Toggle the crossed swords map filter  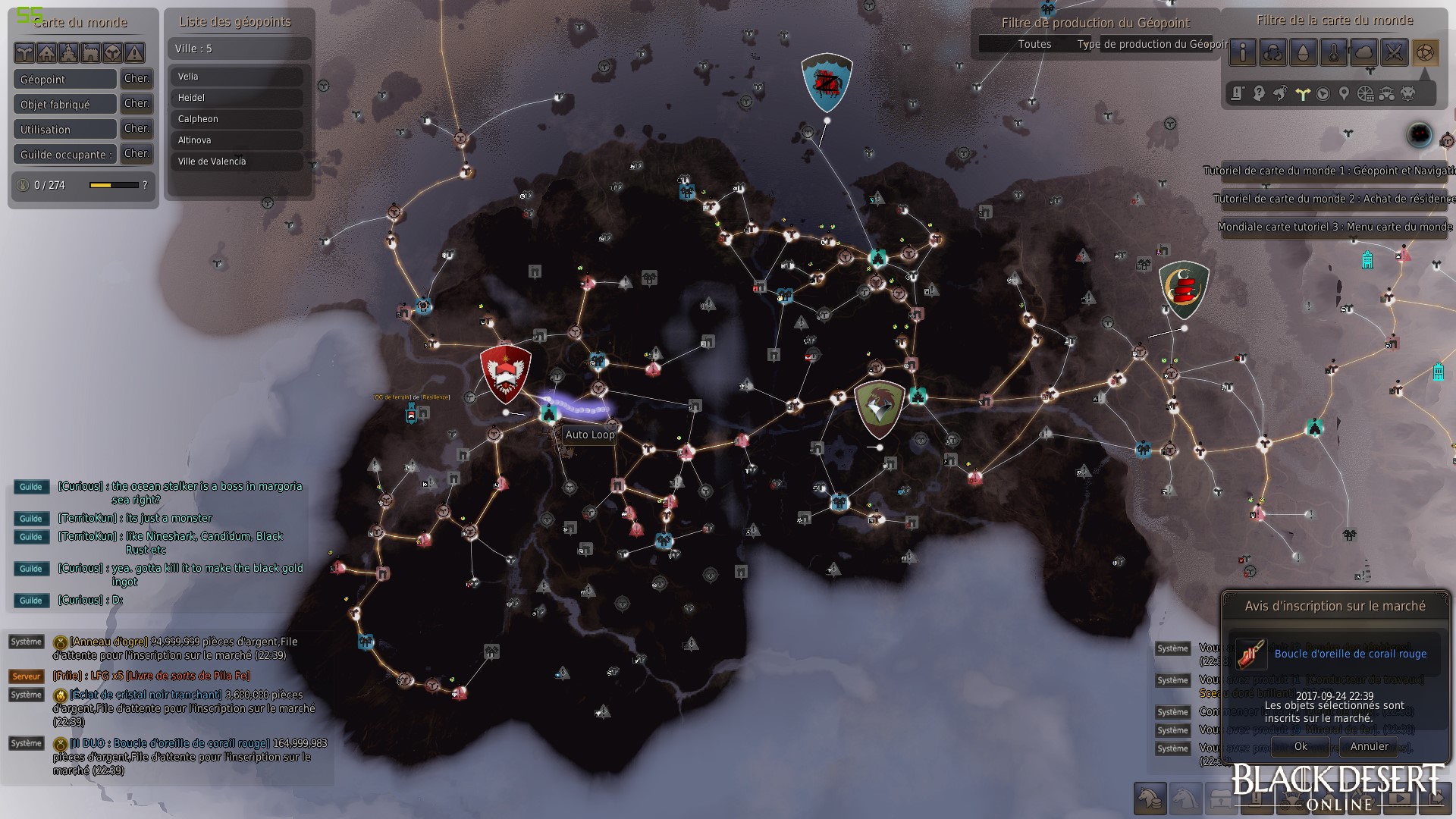(x=1394, y=52)
